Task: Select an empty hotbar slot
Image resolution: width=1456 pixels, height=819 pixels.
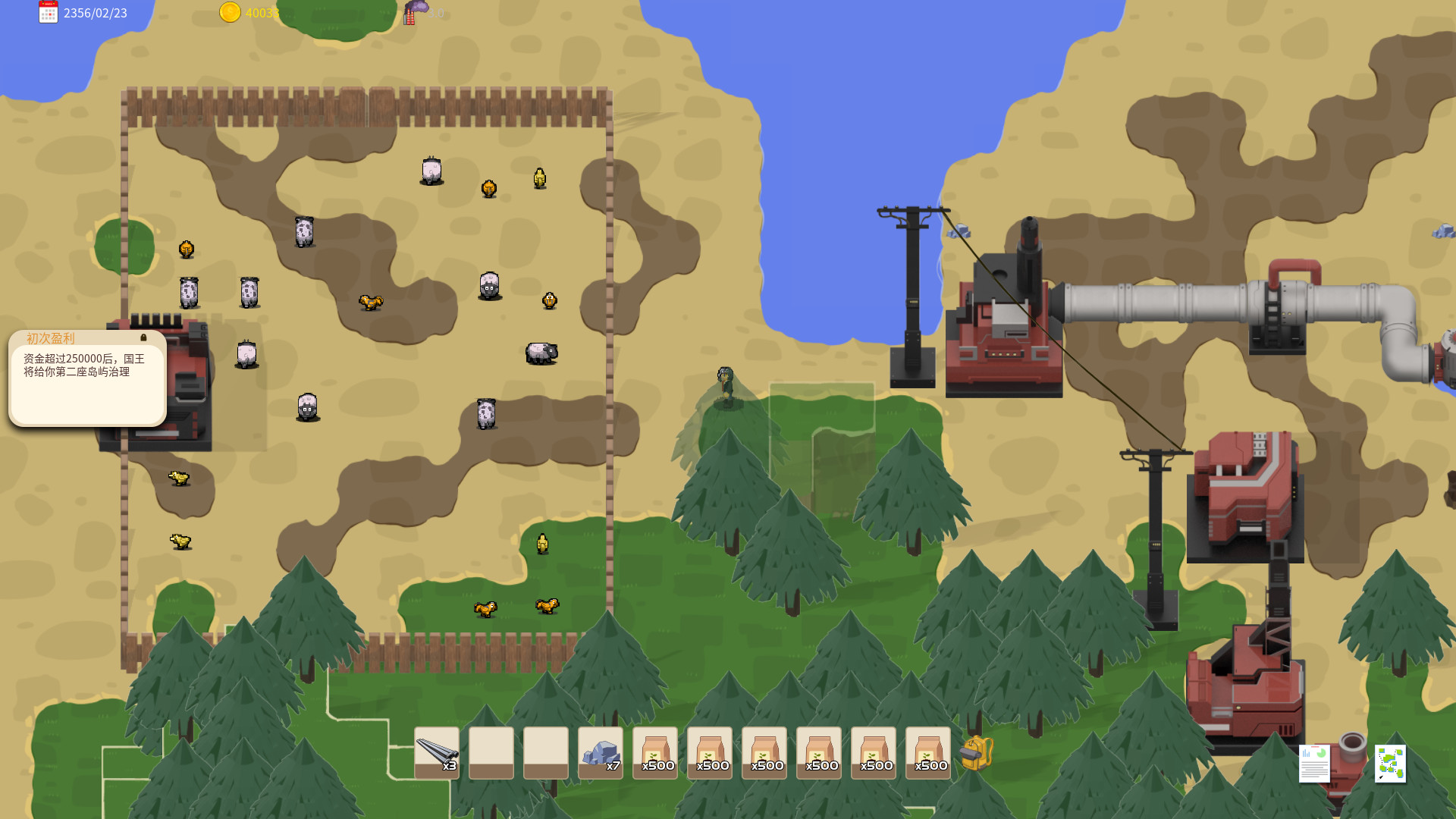Action: pyautogui.click(x=491, y=752)
